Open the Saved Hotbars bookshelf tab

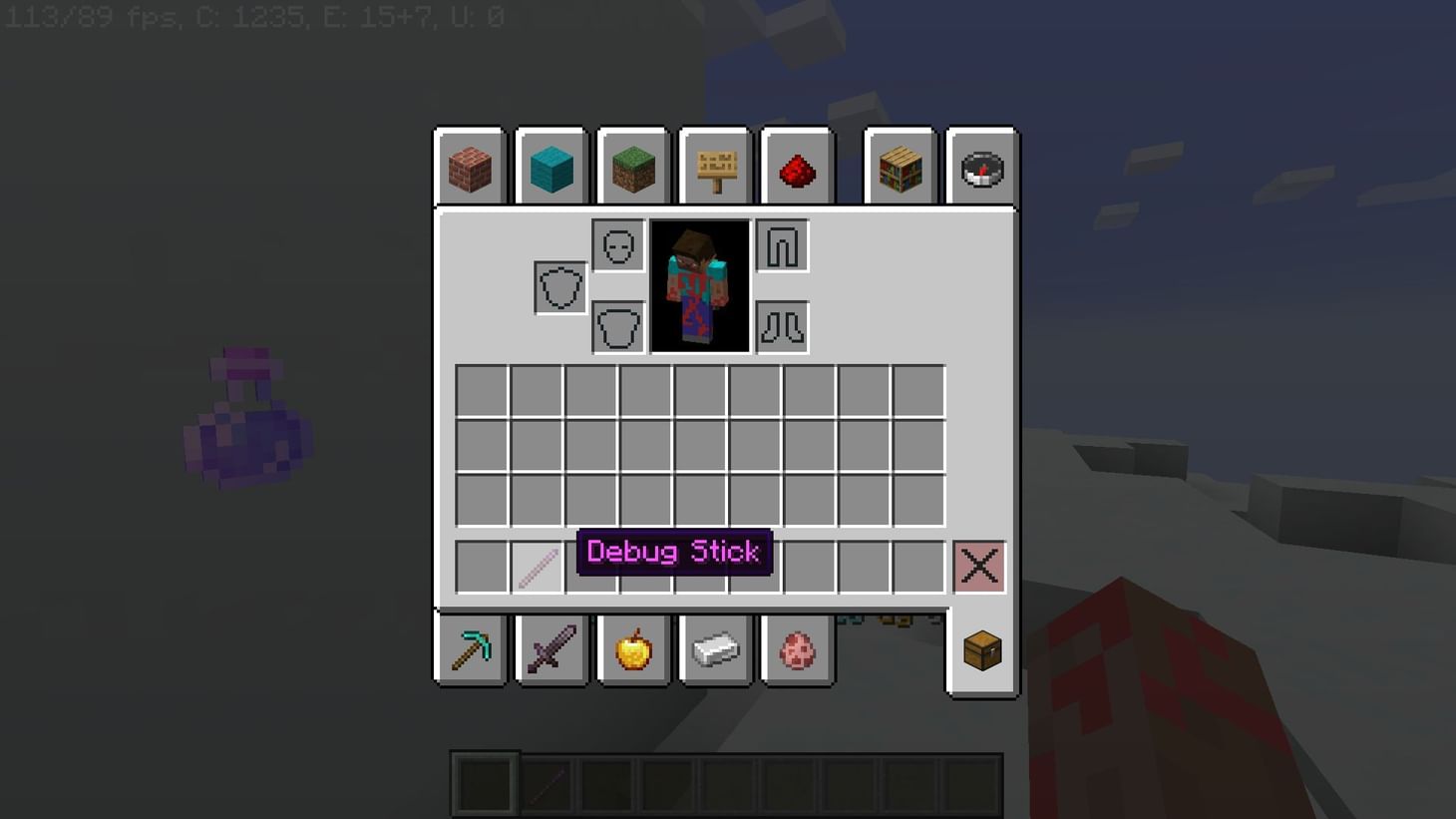[x=899, y=169]
